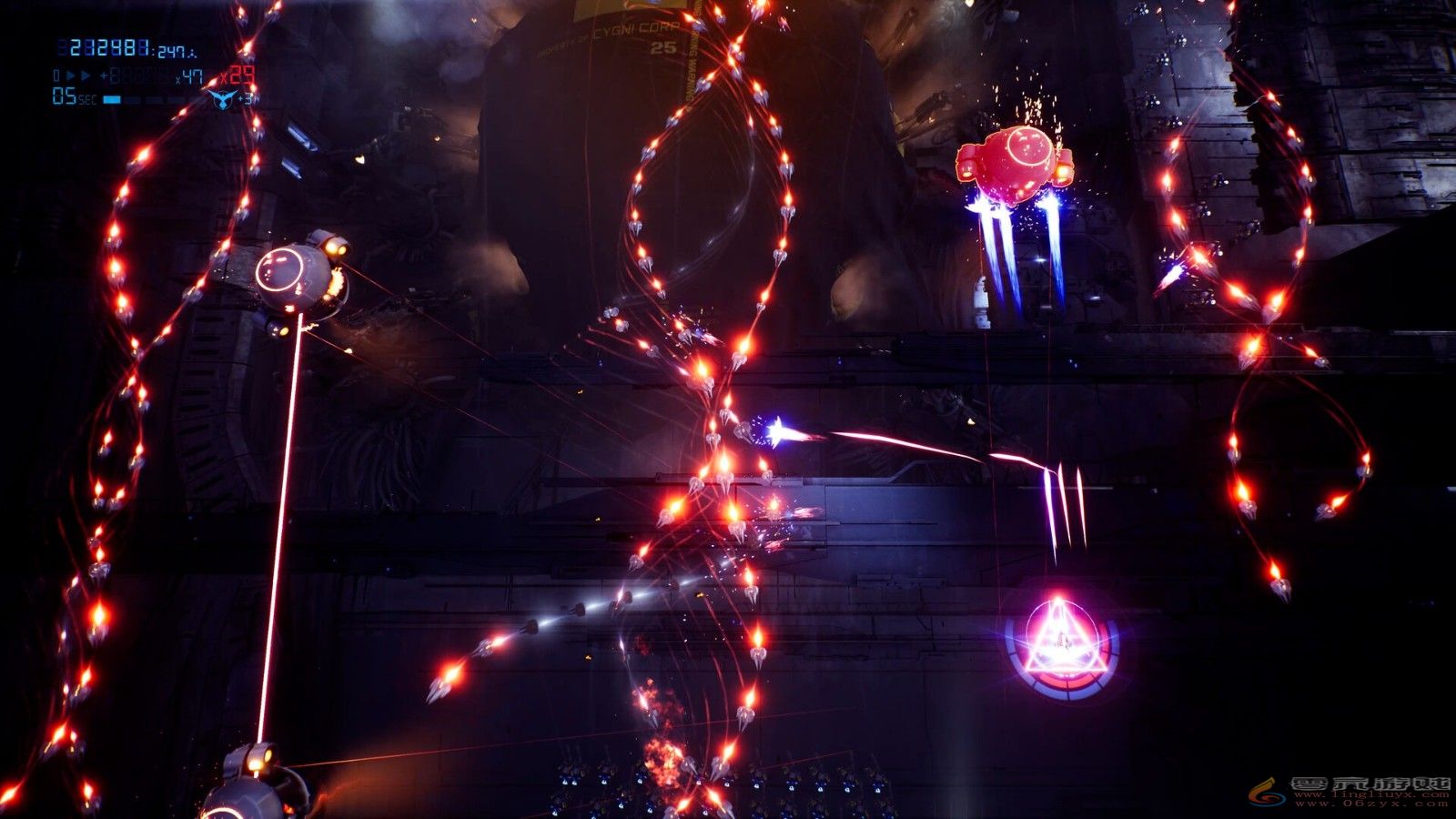The image size is (1456, 819).
Task: Toggle the 0 indicator left of the arrows
Action: (x=56, y=75)
